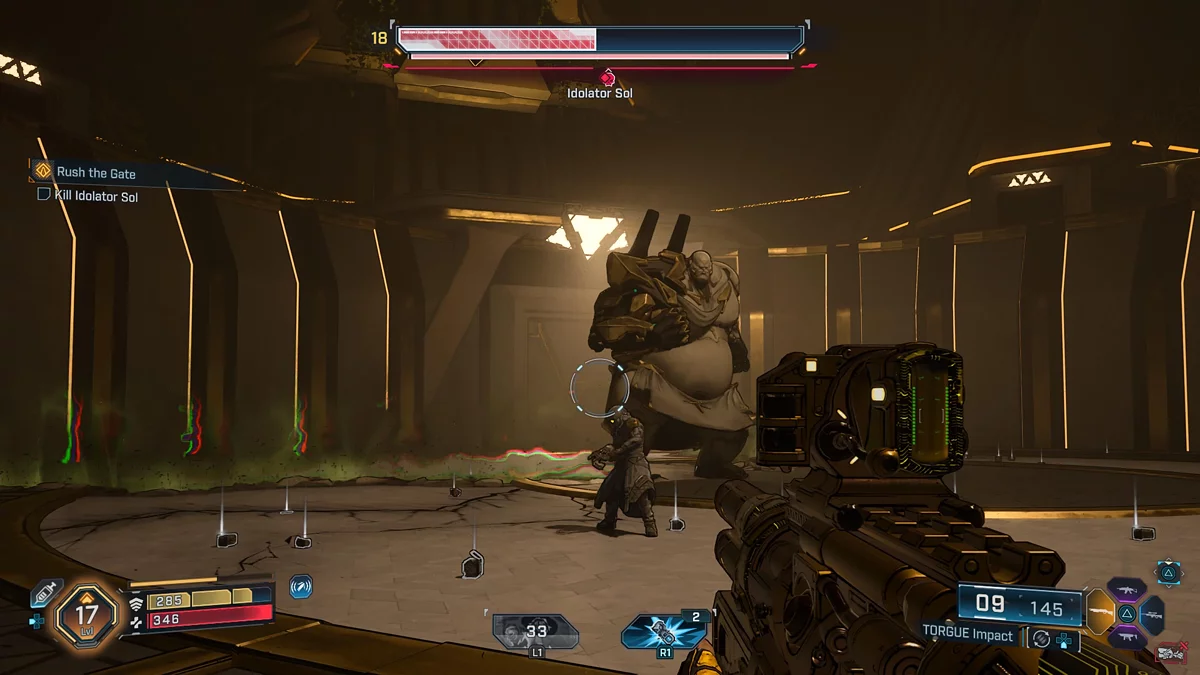The width and height of the screenshot is (1200, 675).
Task: Toggle the Kill Idolator Sol objective checkbox
Action: (x=44, y=195)
